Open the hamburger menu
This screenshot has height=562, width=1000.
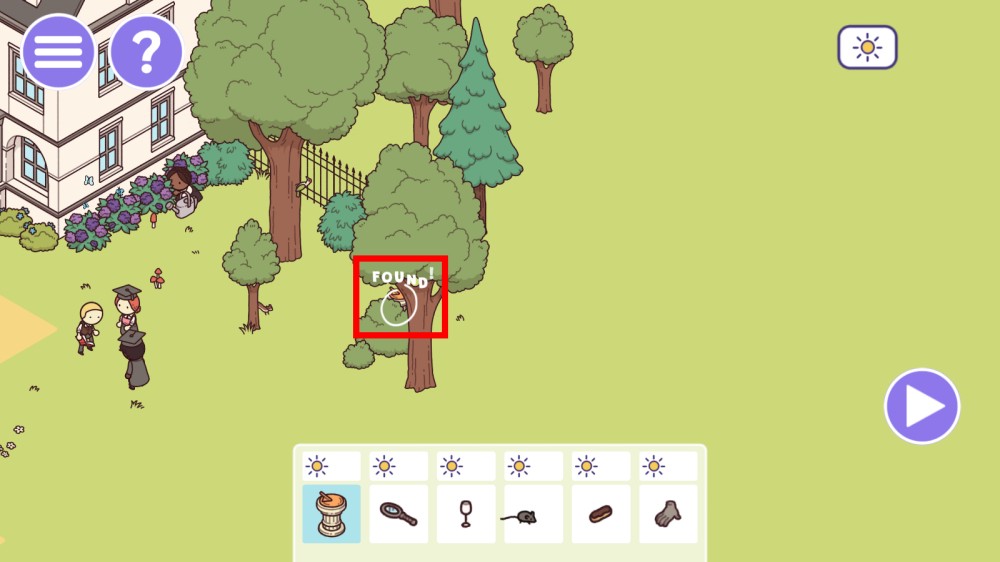pos(58,51)
